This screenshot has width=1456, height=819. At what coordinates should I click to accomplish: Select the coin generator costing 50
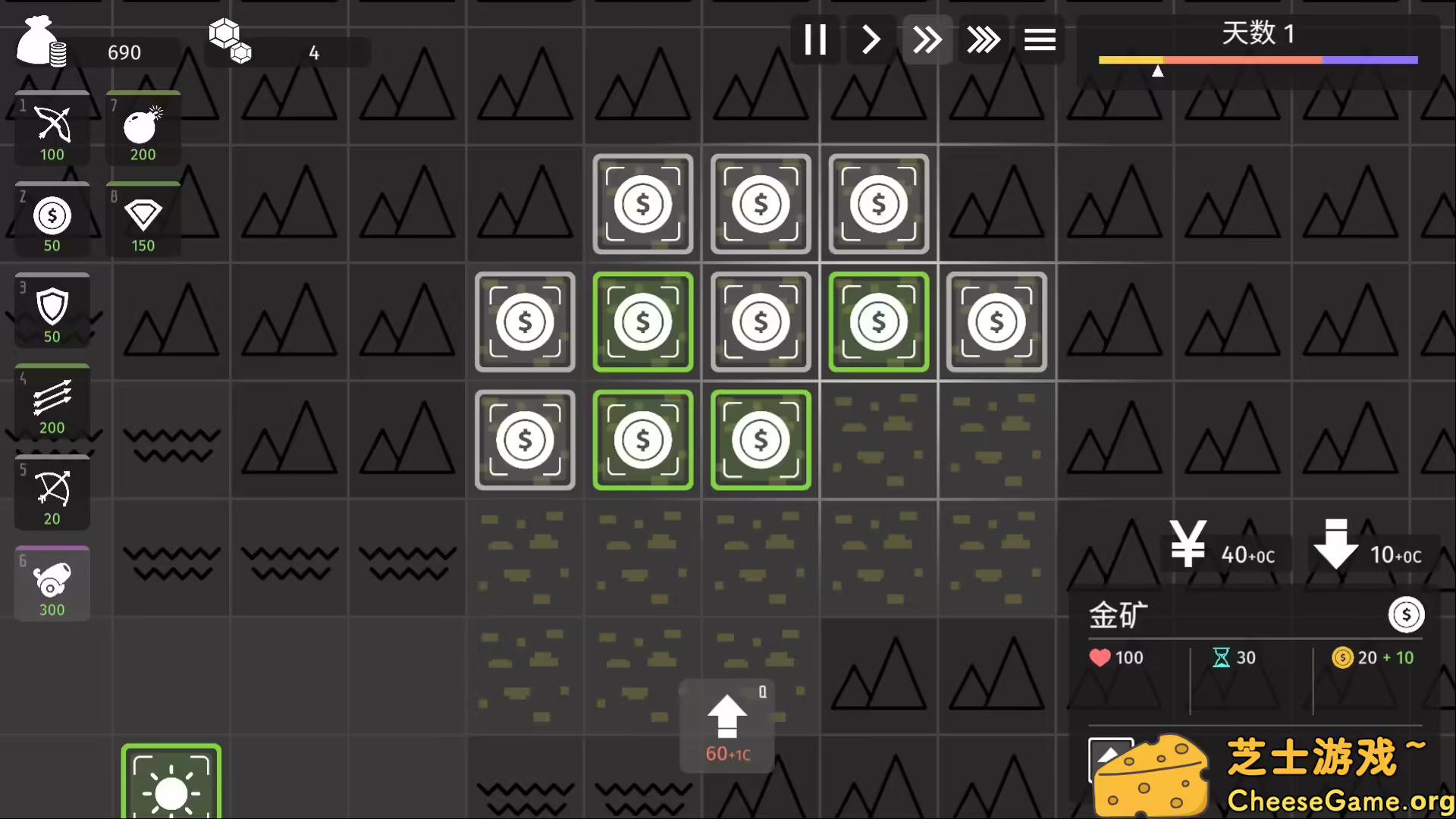52,220
